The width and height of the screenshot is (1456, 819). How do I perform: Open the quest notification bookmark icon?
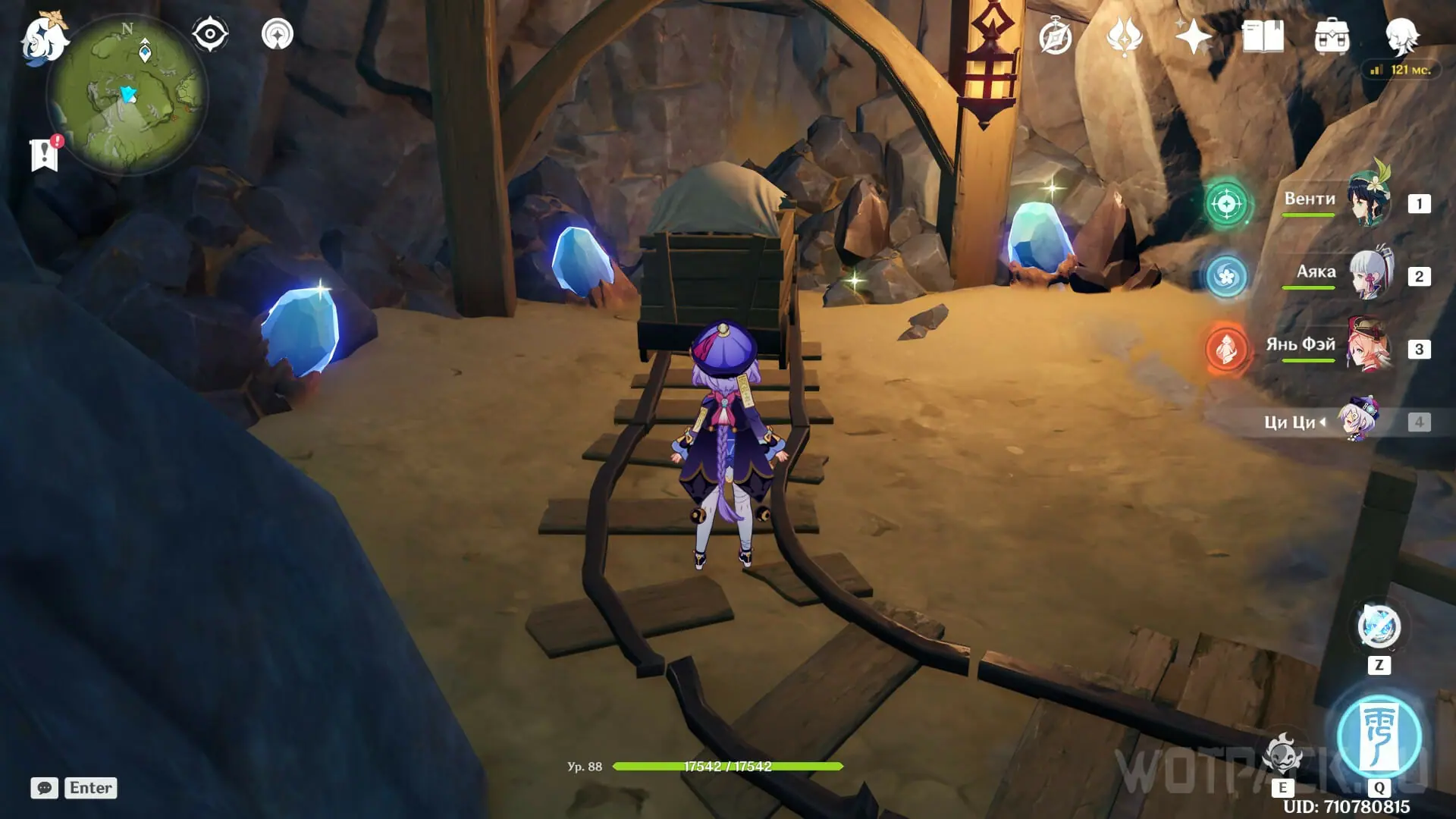coord(45,154)
